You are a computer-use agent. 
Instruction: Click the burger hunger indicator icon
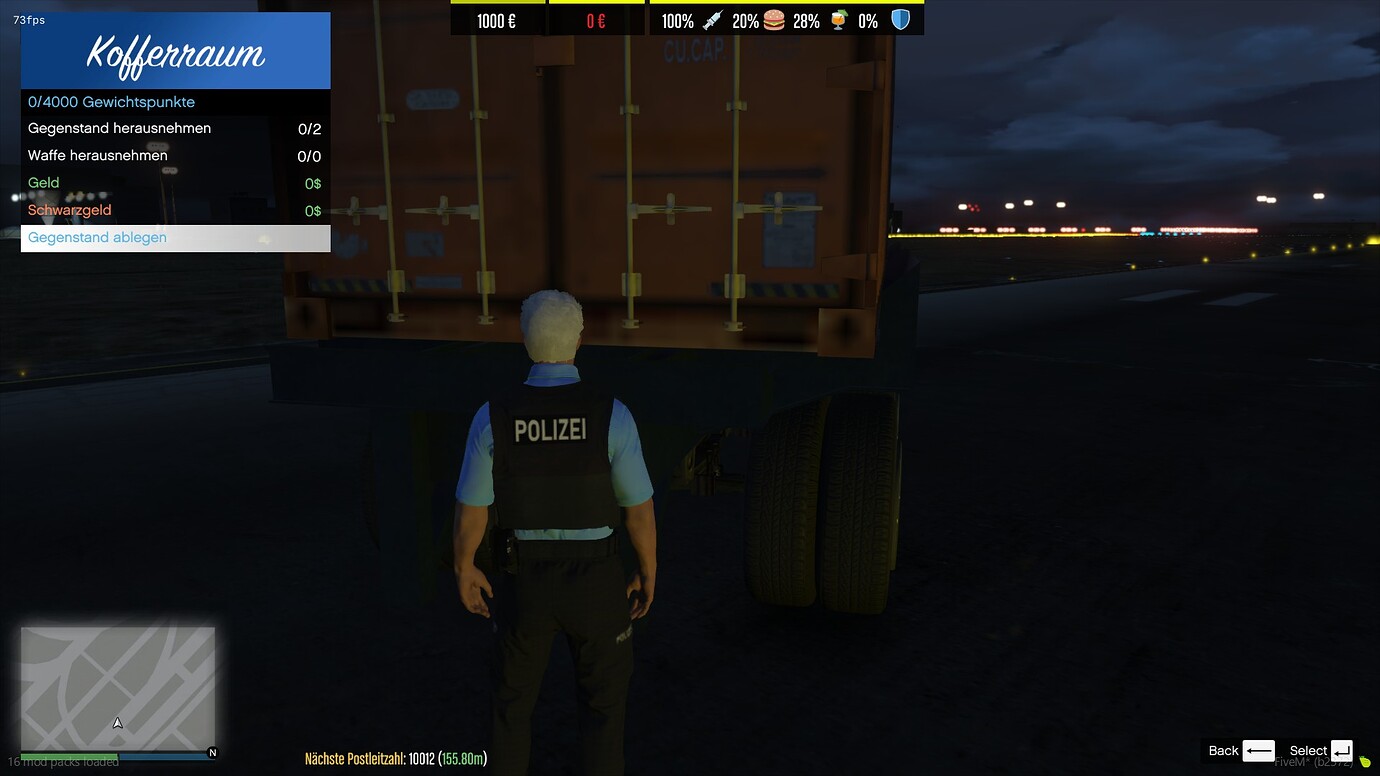(x=773, y=19)
